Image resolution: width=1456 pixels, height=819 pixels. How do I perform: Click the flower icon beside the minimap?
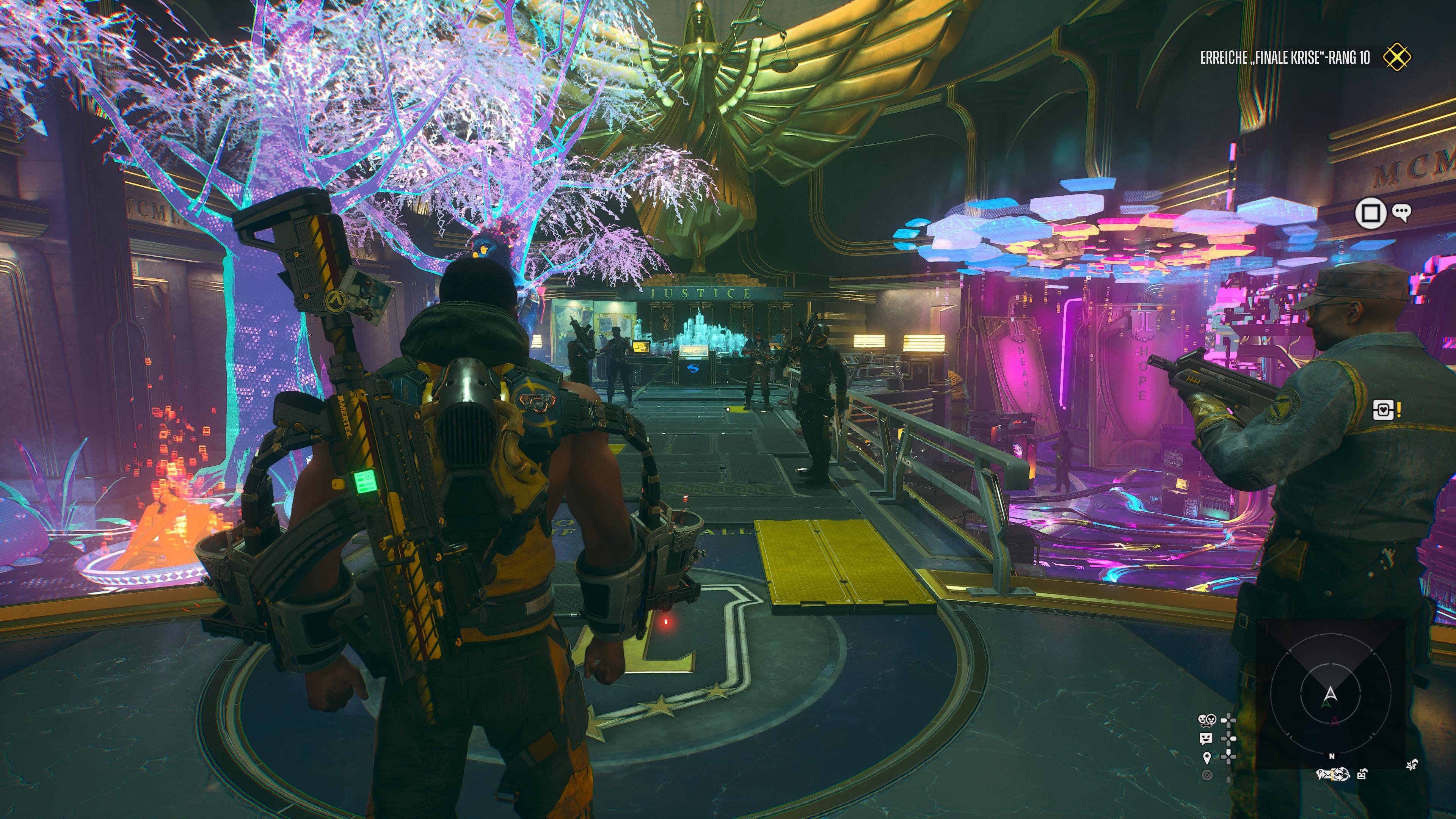click(x=1411, y=765)
